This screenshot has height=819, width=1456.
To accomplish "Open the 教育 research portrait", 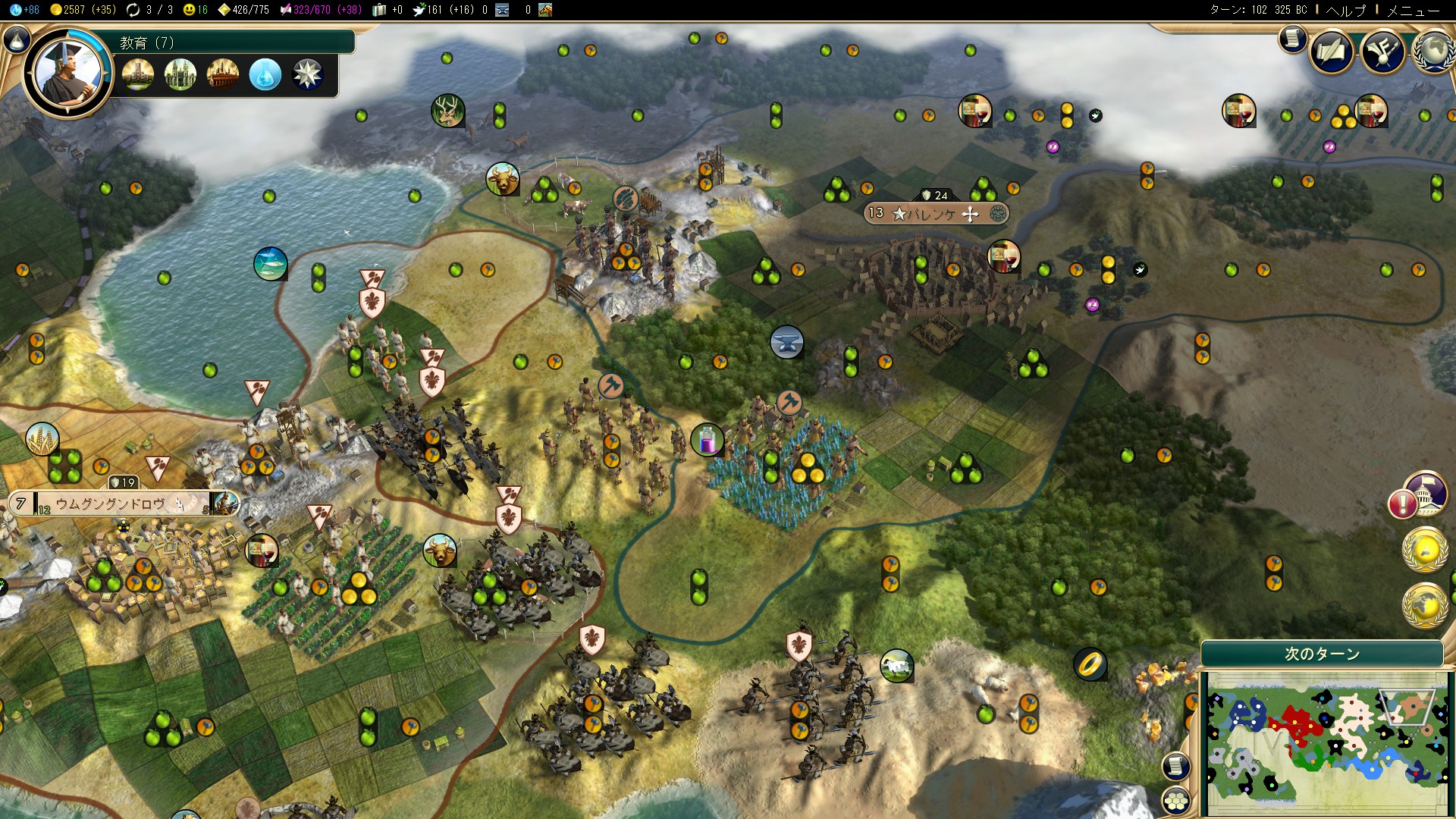I will tap(67, 72).
